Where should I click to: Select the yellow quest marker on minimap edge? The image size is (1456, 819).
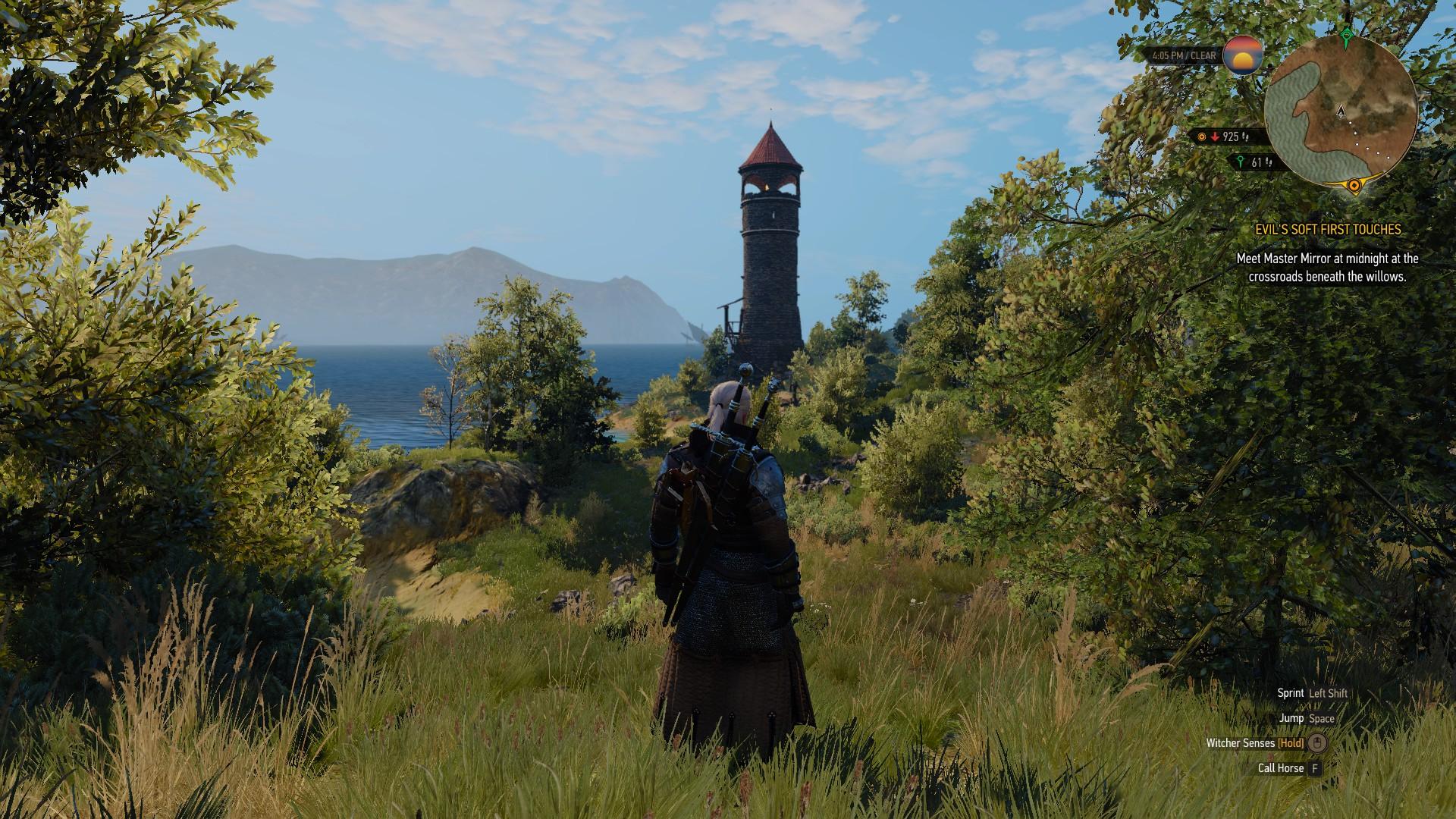click(x=1354, y=184)
